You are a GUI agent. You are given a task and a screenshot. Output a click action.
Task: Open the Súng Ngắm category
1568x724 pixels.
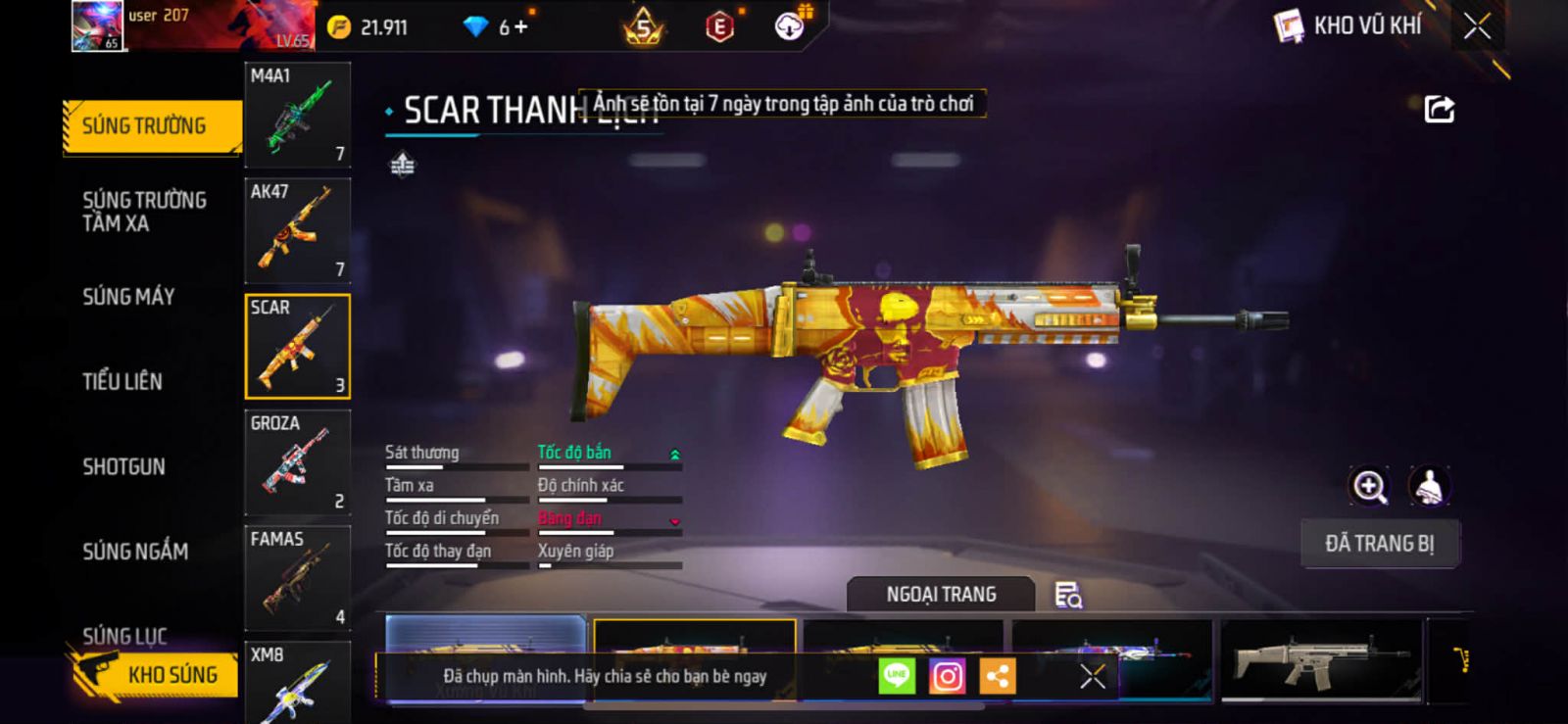135,552
